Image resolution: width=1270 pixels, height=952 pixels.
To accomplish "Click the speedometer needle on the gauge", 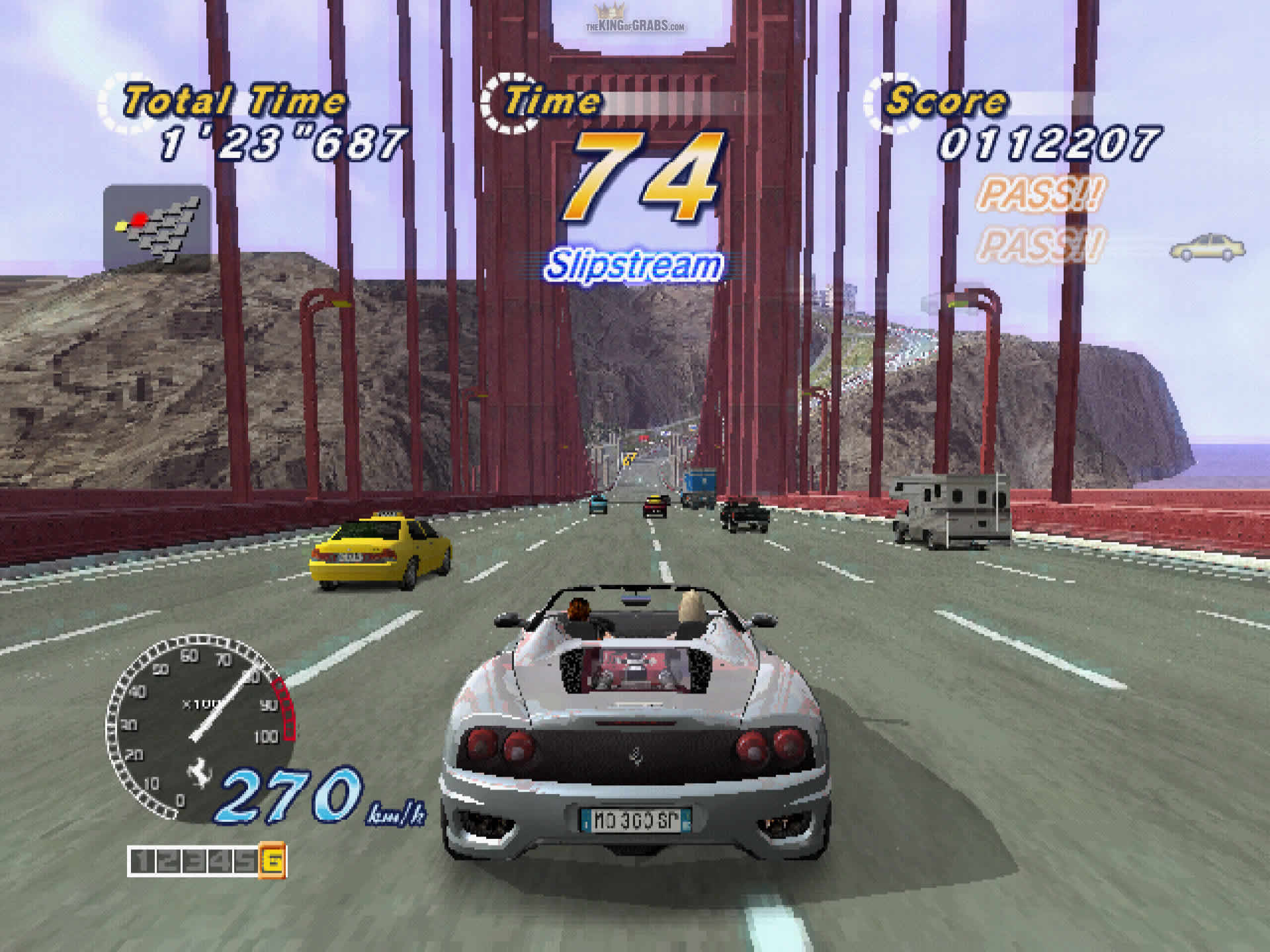I will [218, 711].
